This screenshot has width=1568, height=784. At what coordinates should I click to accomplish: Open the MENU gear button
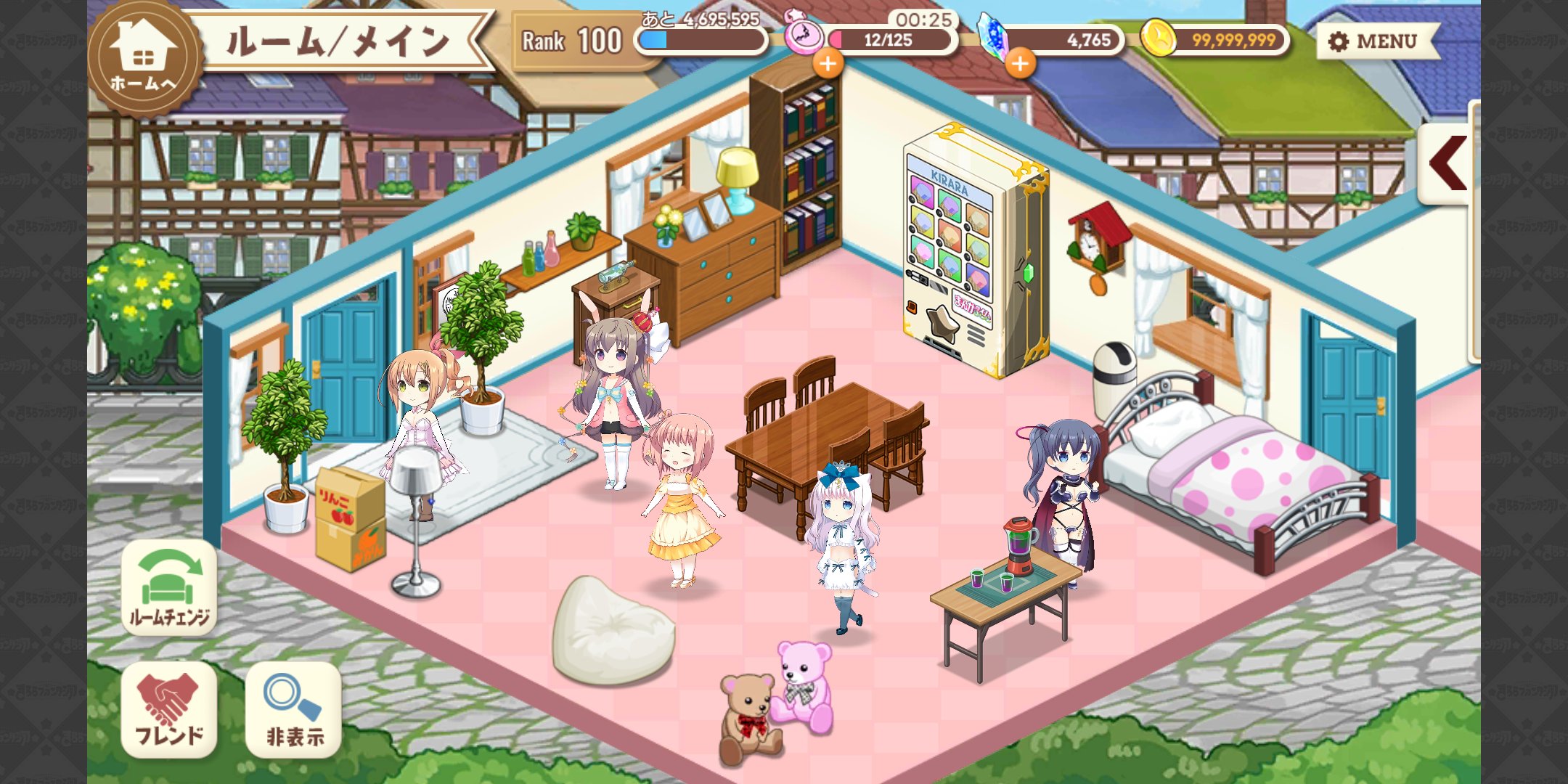[1374, 41]
